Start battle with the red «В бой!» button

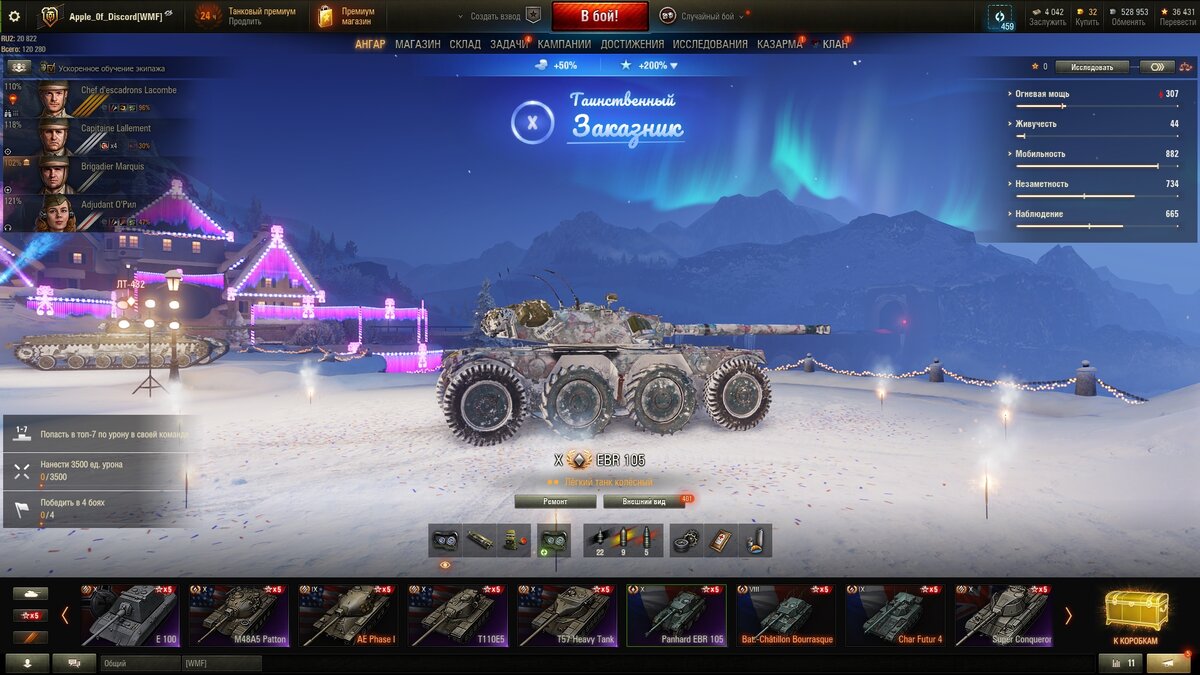600,16
